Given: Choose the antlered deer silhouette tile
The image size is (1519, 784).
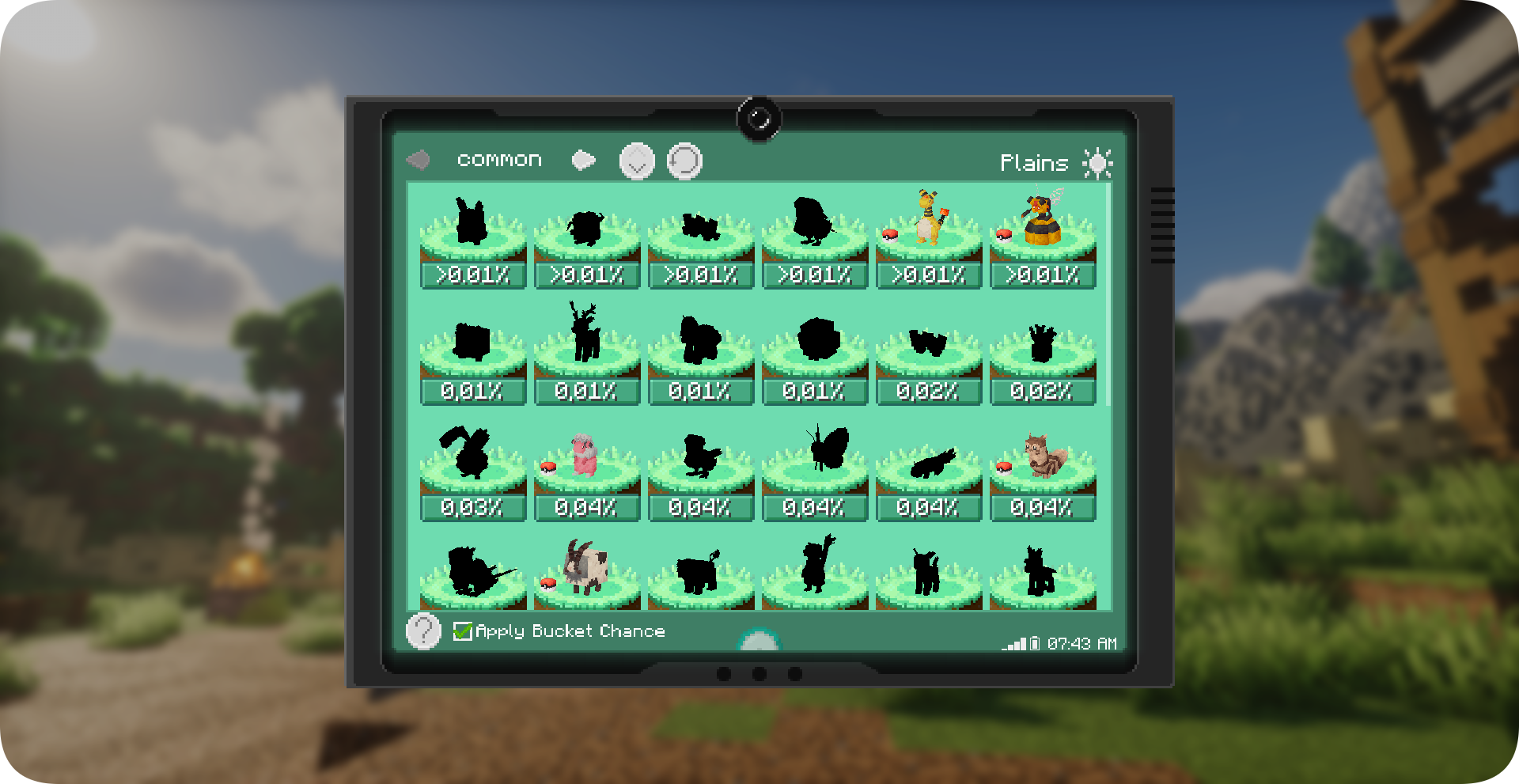Looking at the screenshot, I should 586,354.
